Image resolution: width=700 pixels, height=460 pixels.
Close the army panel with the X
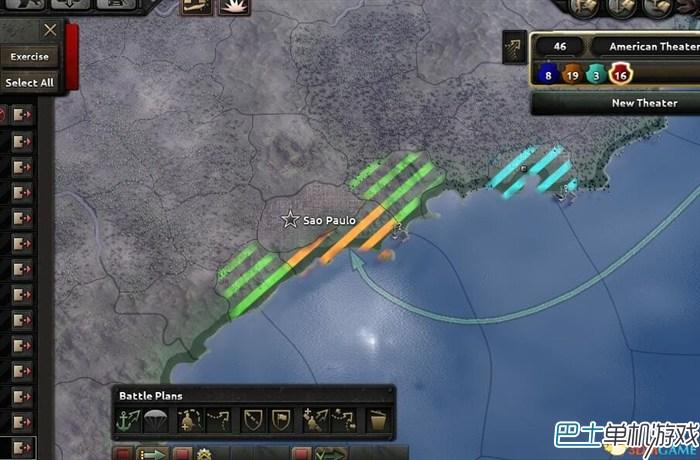point(50,31)
